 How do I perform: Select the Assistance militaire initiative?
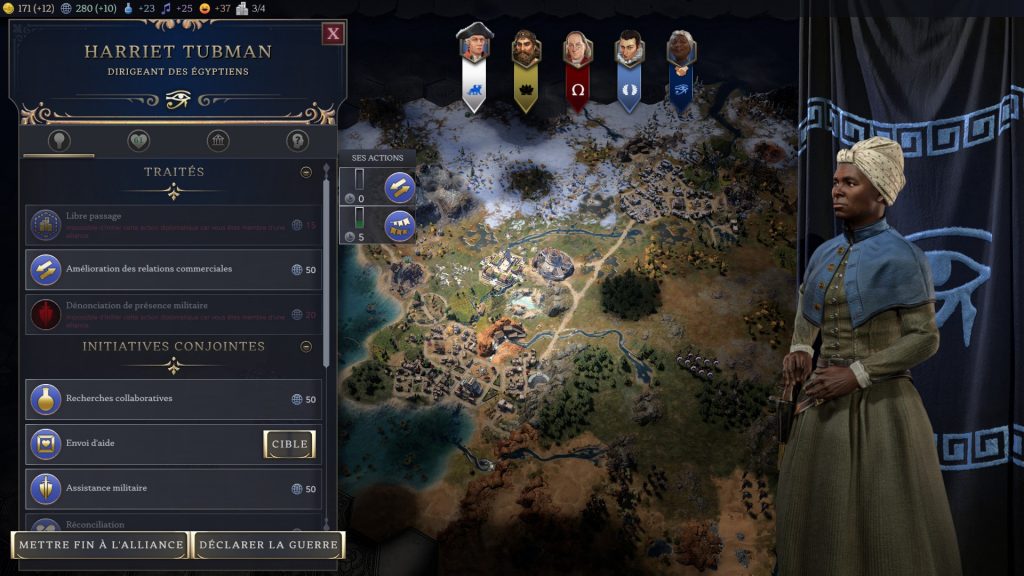click(x=173, y=489)
